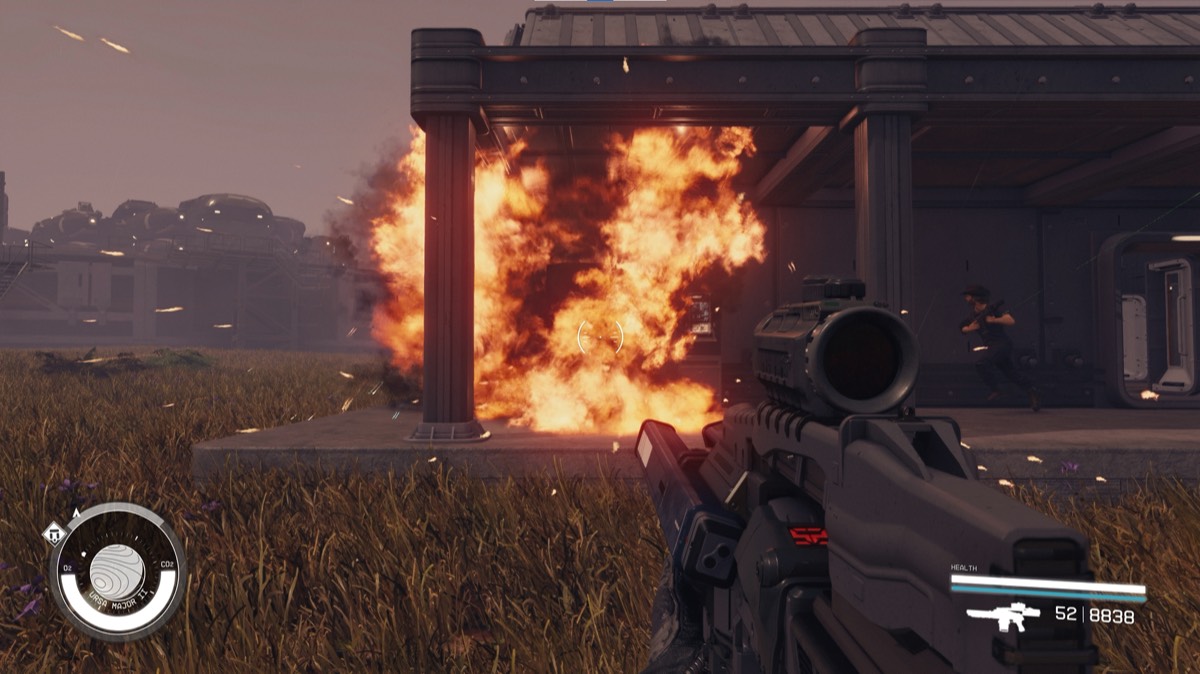This screenshot has width=1200, height=674.
Task: Click the equipped rifle weapon icon
Action: [1003, 616]
